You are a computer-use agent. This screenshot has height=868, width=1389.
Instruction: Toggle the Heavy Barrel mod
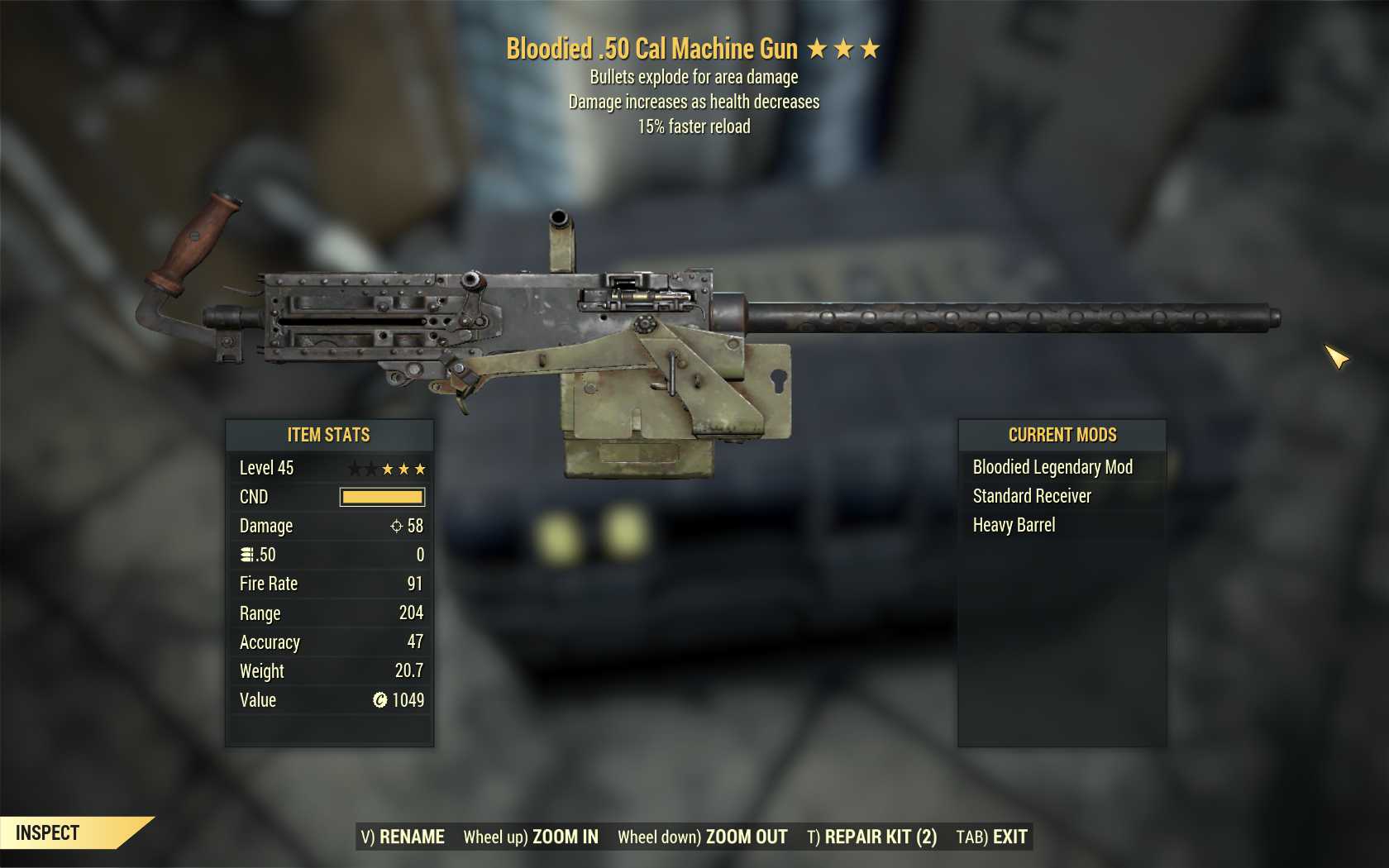[1014, 525]
